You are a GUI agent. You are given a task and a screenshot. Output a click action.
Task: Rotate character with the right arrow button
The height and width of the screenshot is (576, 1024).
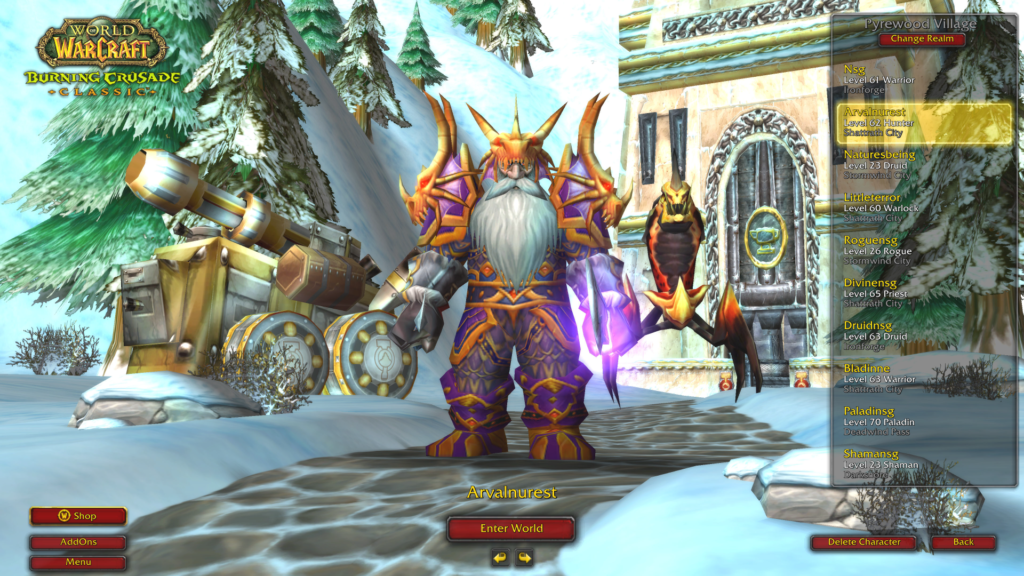tap(523, 557)
